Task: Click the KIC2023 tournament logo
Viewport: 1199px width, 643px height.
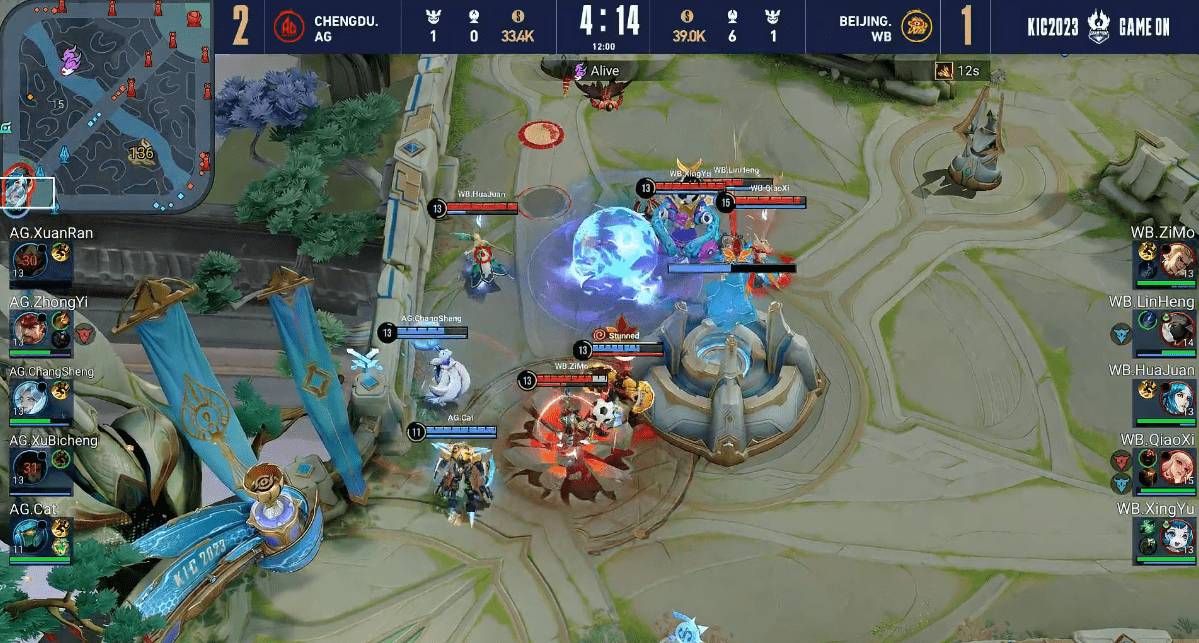Action: 1054,27
